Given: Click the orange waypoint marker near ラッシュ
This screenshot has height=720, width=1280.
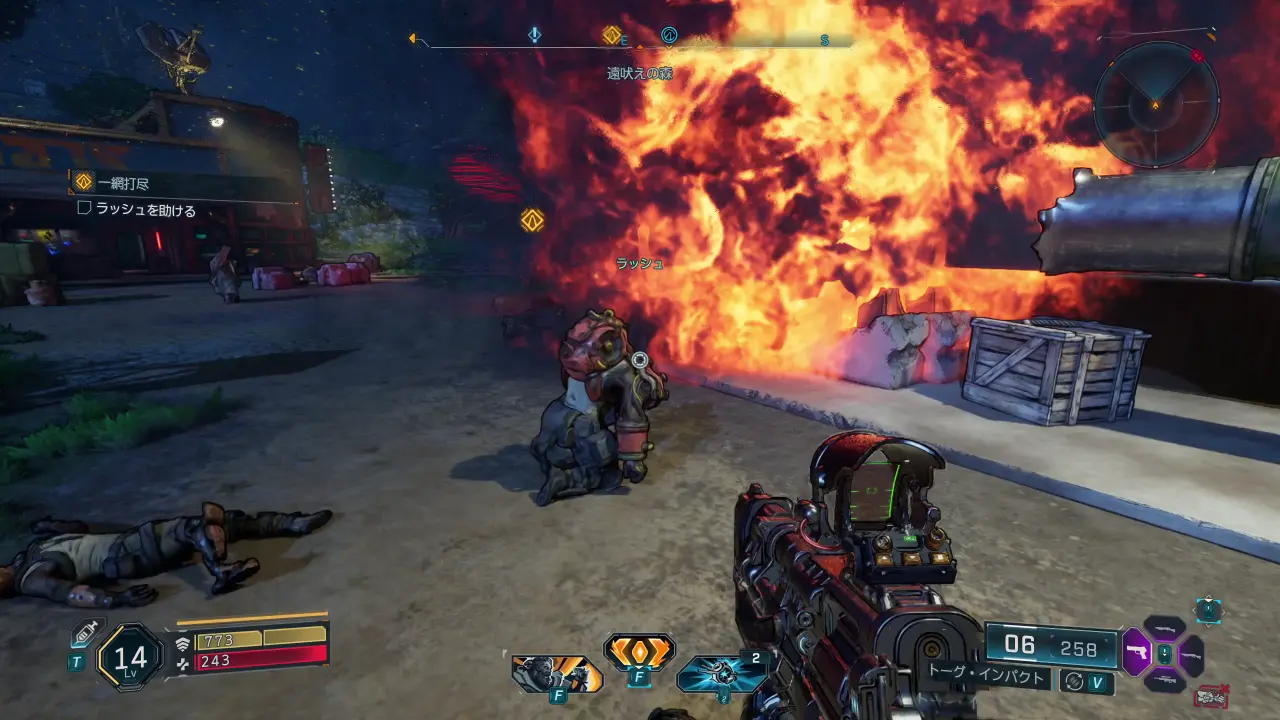Looking at the screenshot, I should tap(532, 220).
